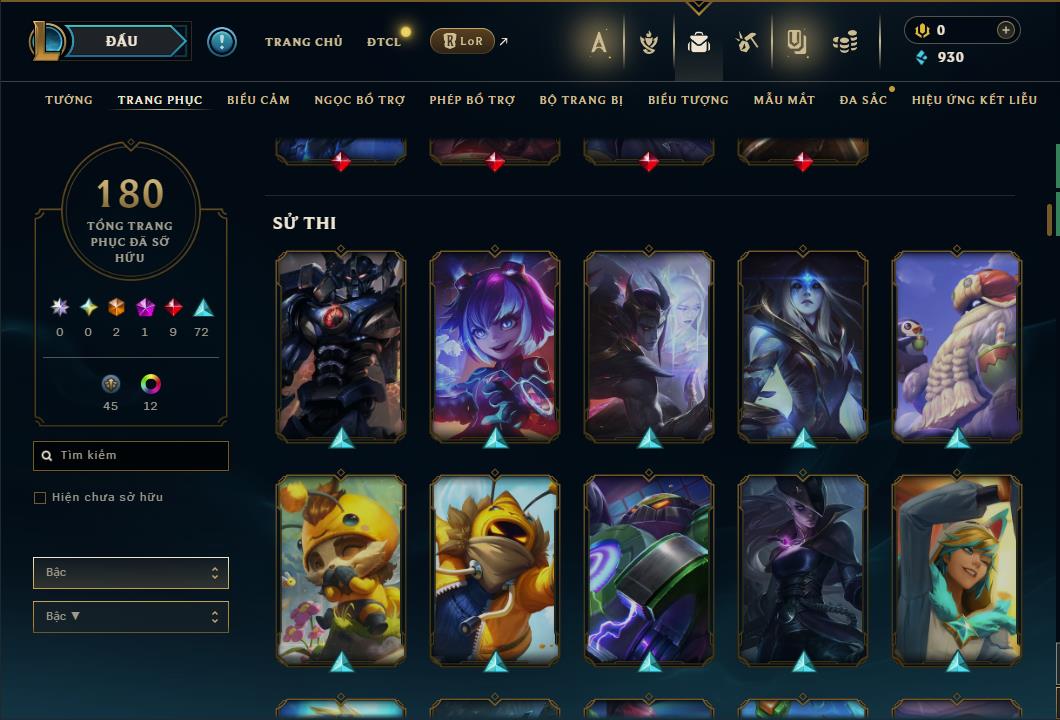Switch to the TƯỚNG tab
The height and width of the screenshot is (720, 1060).
click(x=69, y=100)
